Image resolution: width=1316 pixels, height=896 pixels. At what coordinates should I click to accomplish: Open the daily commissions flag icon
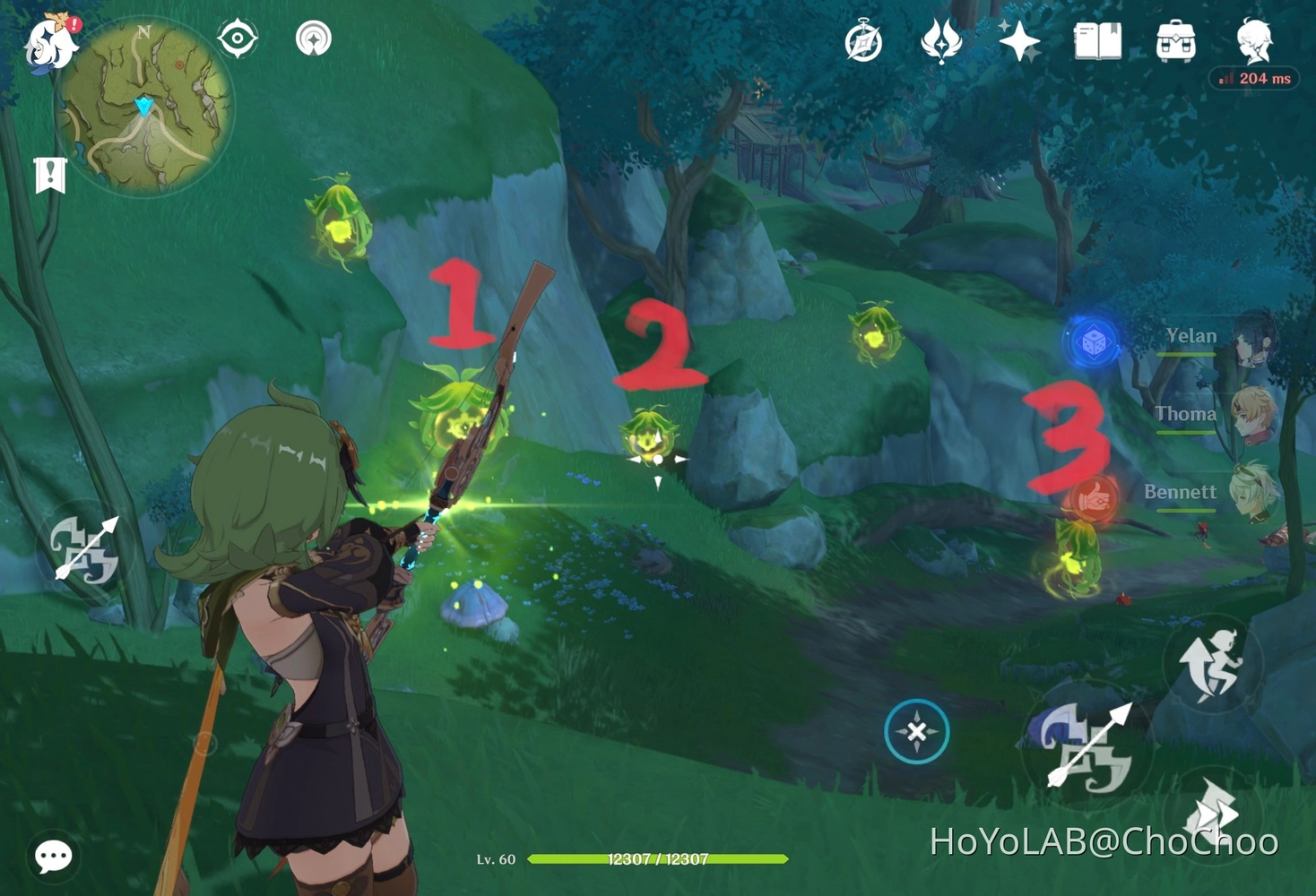[50, 172]
